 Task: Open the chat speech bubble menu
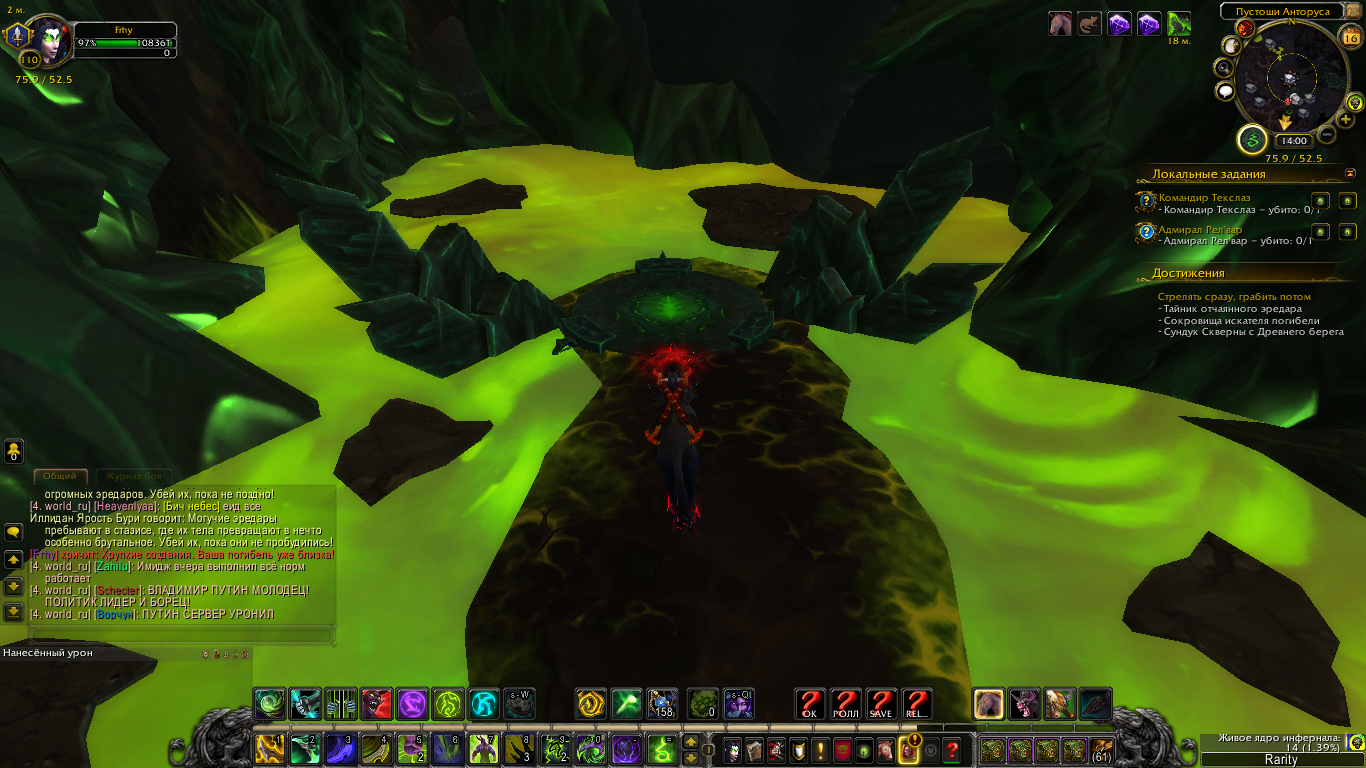[x=14, y=533]
